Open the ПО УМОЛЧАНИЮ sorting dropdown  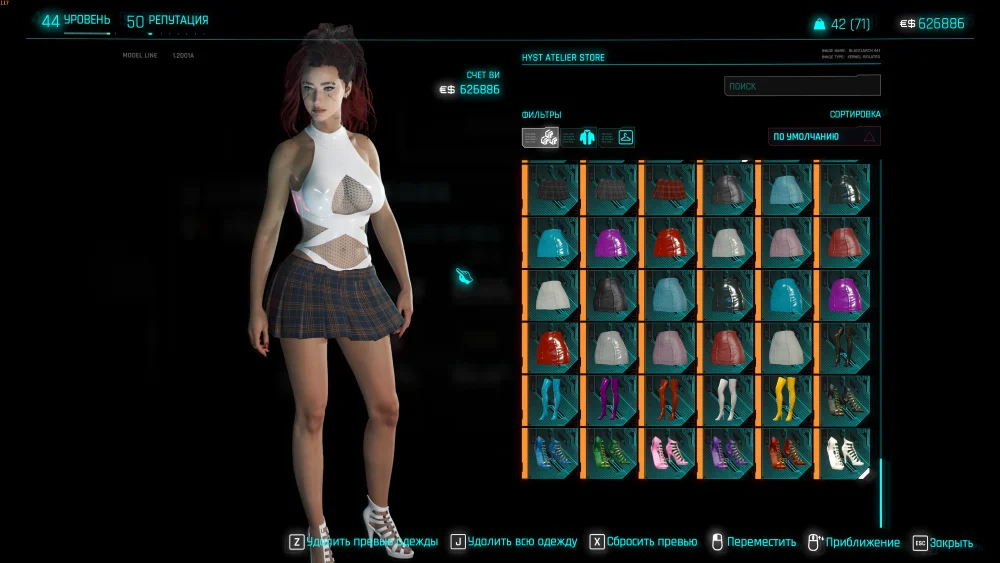tap(823, 136)
